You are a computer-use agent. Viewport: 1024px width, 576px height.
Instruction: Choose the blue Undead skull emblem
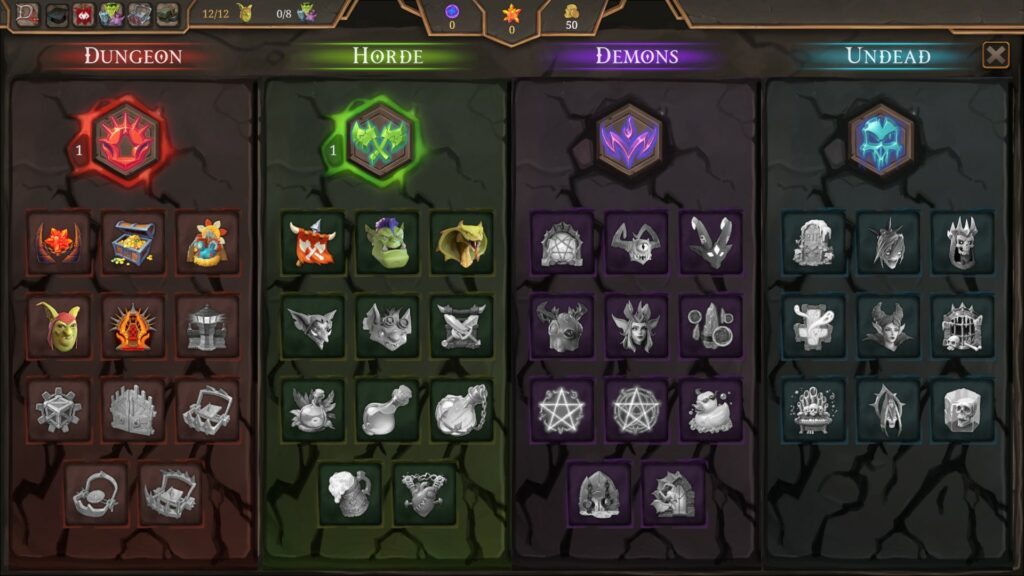click(x=881, y=140)
